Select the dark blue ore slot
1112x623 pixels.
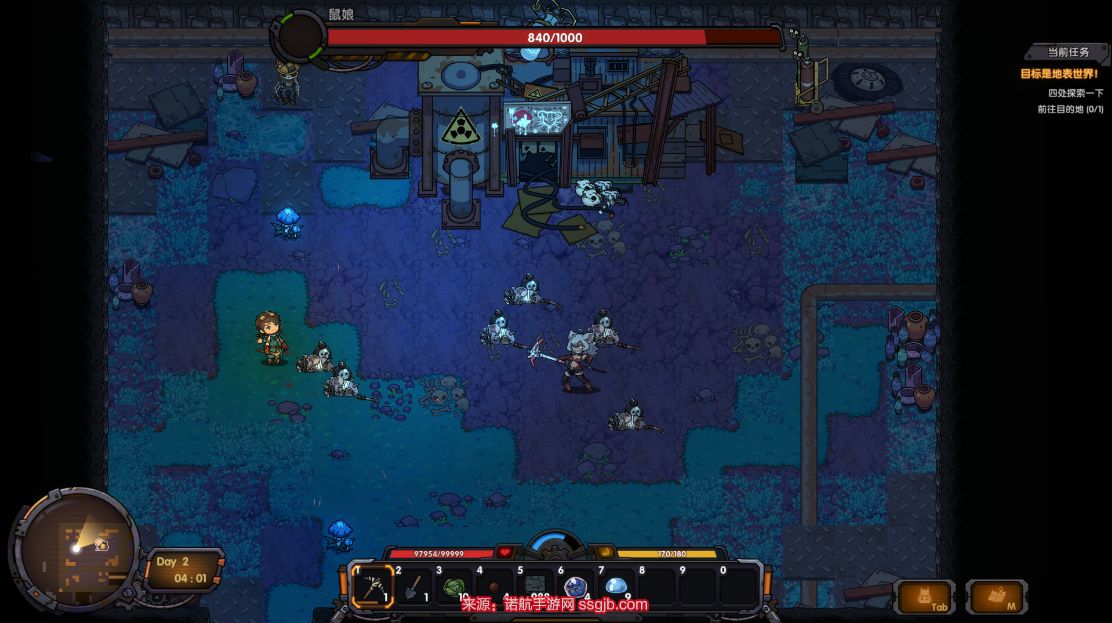[575, 587]
